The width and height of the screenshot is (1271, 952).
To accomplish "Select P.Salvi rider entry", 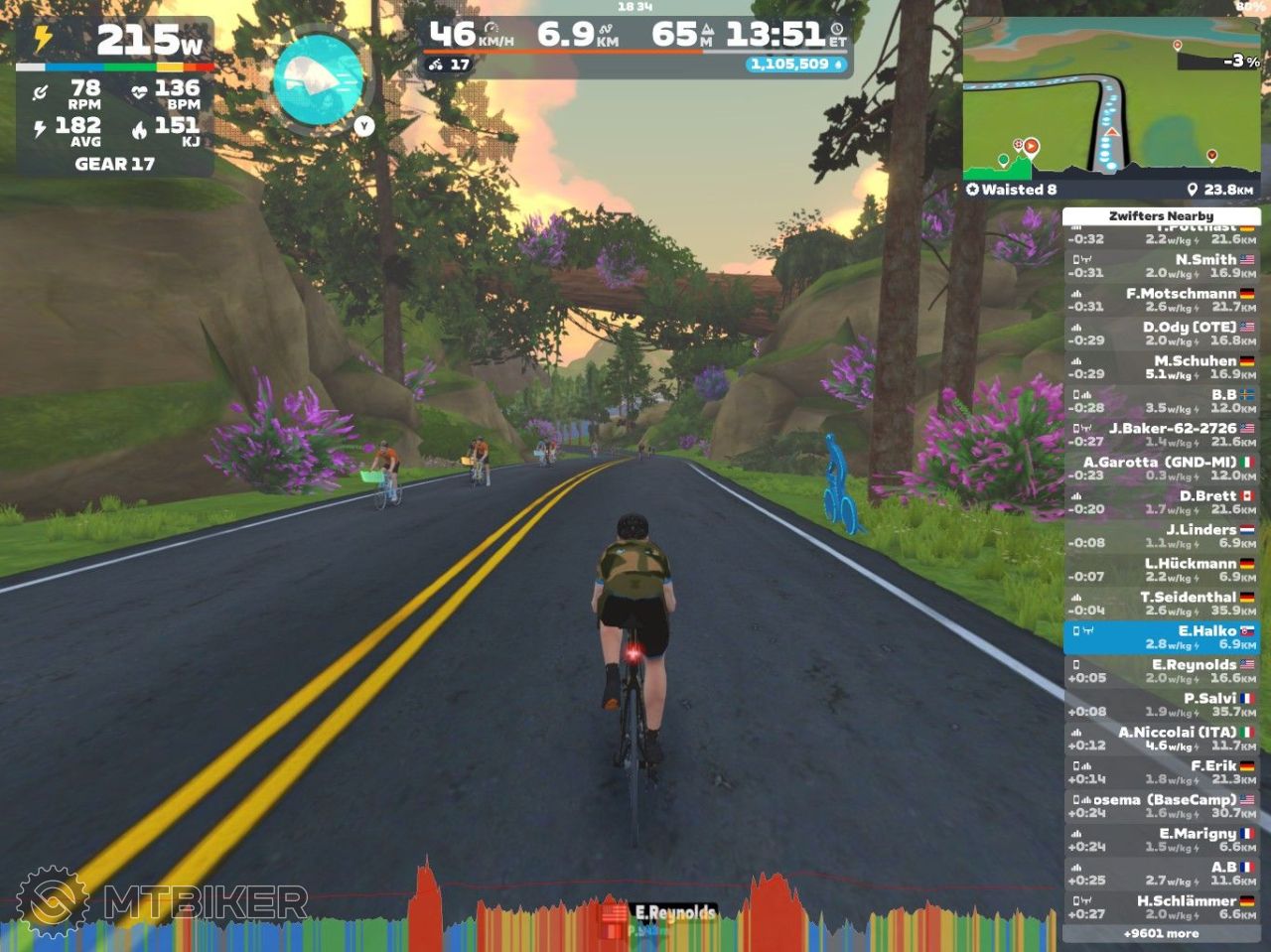I will click(1161, 705).
